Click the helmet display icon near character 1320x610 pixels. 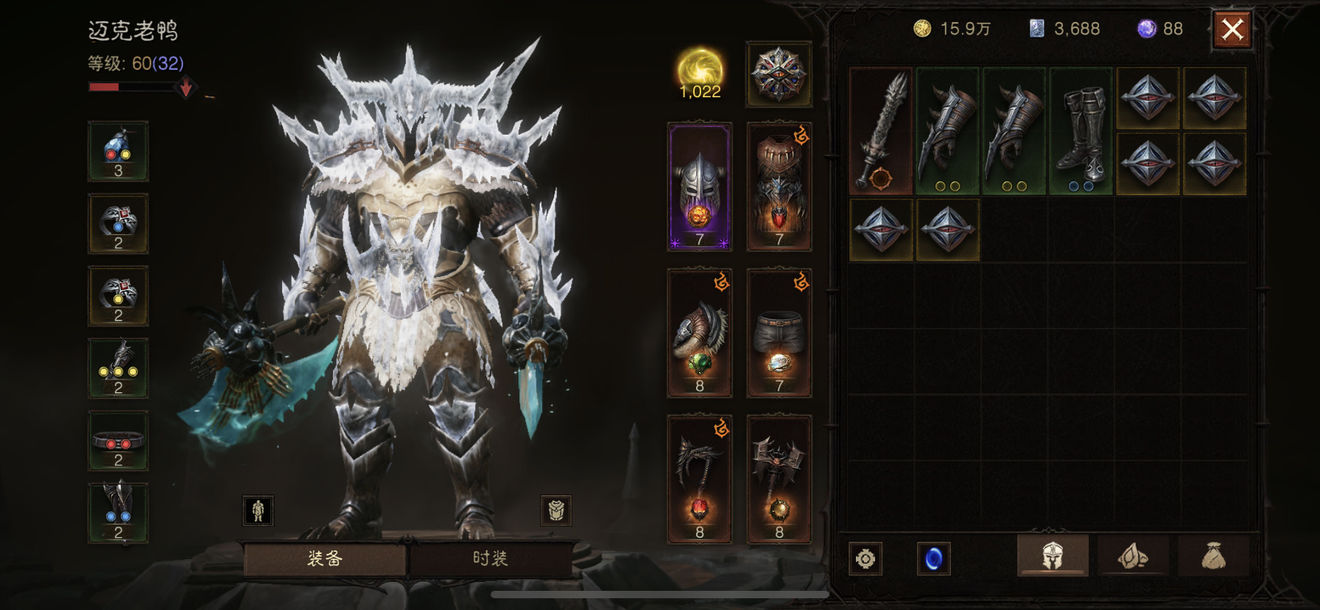tap(555, 510)
